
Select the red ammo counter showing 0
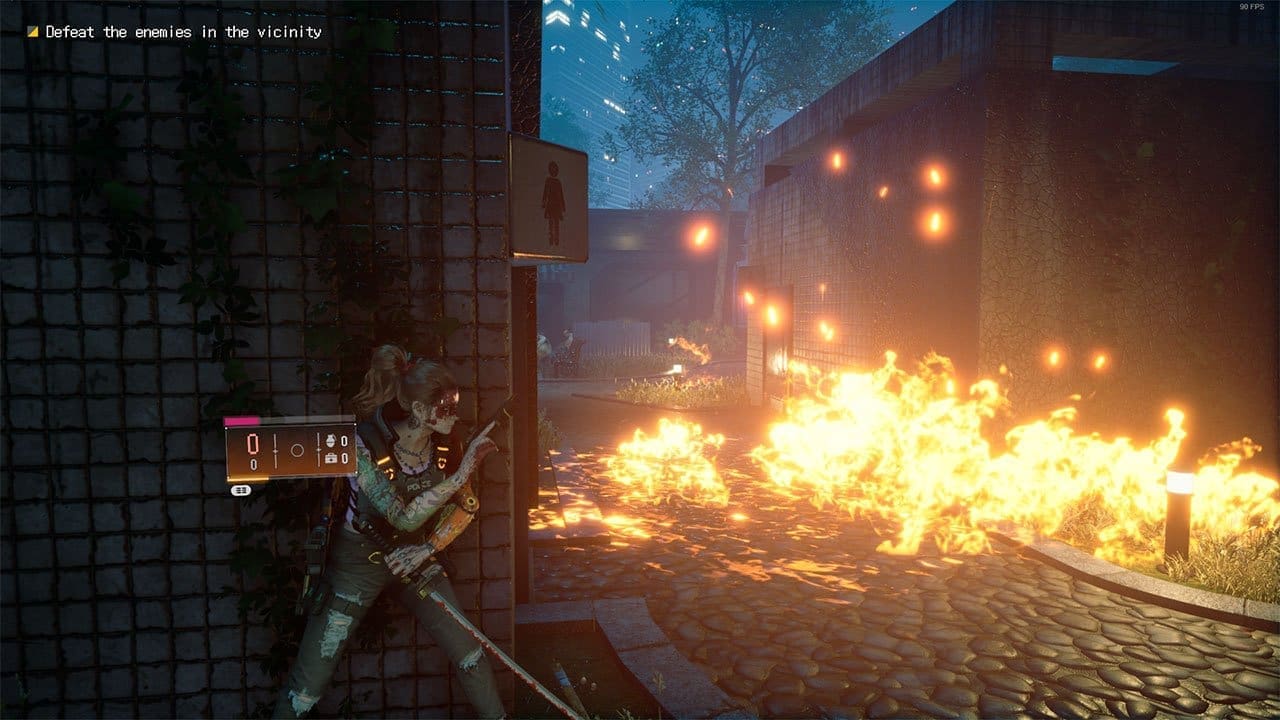coord(252,444)
